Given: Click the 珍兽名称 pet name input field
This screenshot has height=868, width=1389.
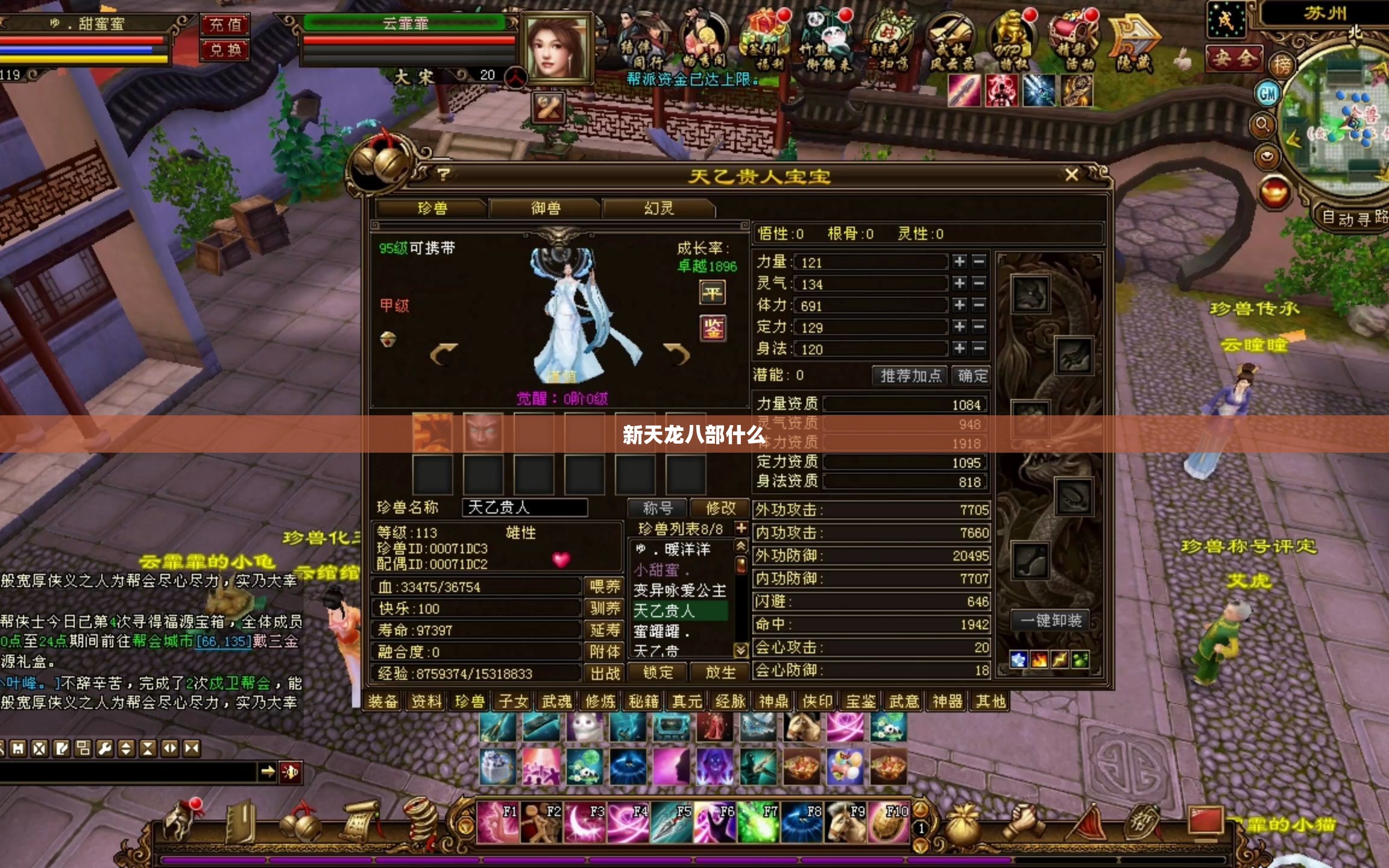Looking at the screenshot, I should [524, 508].
